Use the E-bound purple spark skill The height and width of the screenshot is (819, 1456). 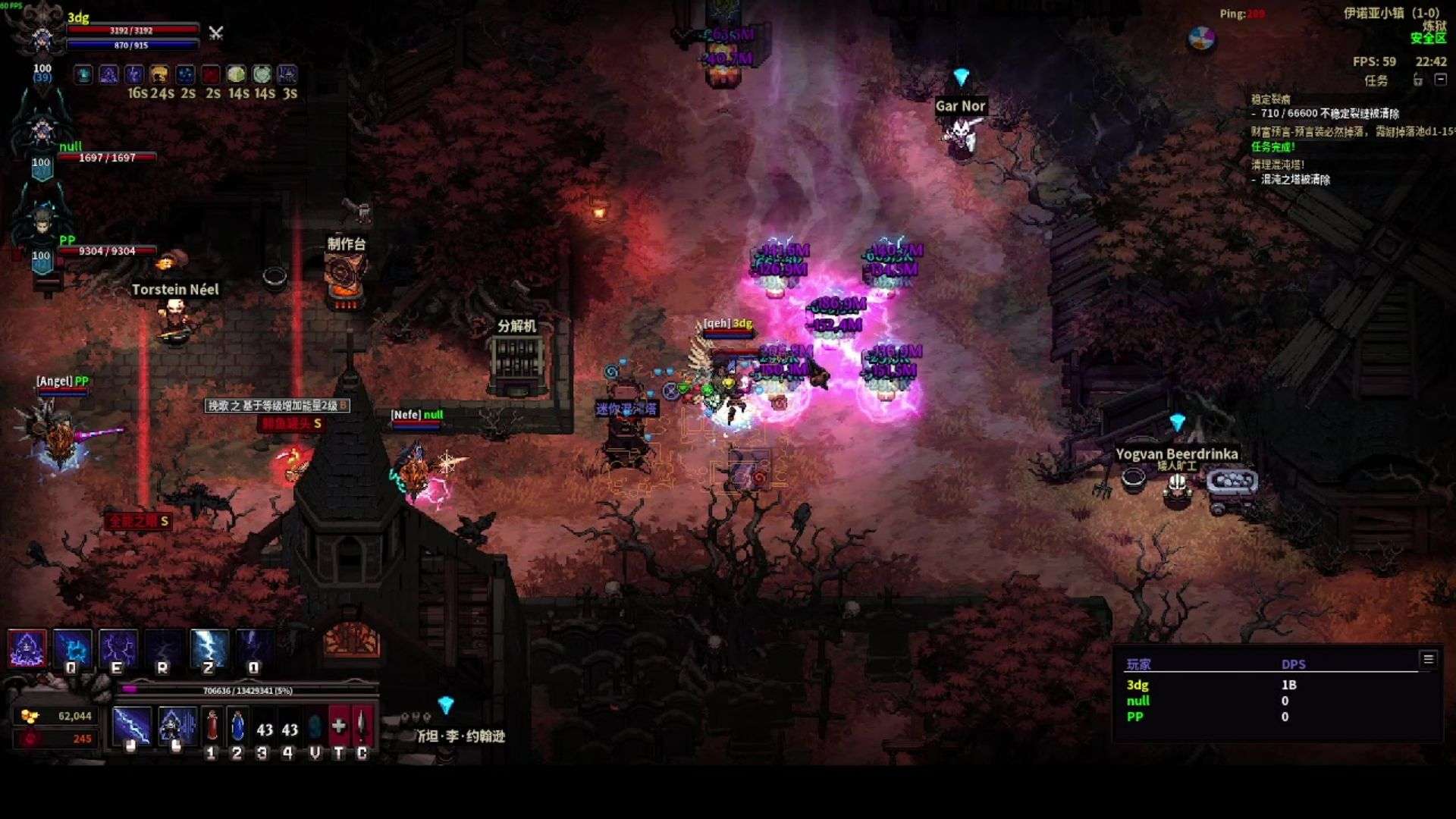click(118, 649)
